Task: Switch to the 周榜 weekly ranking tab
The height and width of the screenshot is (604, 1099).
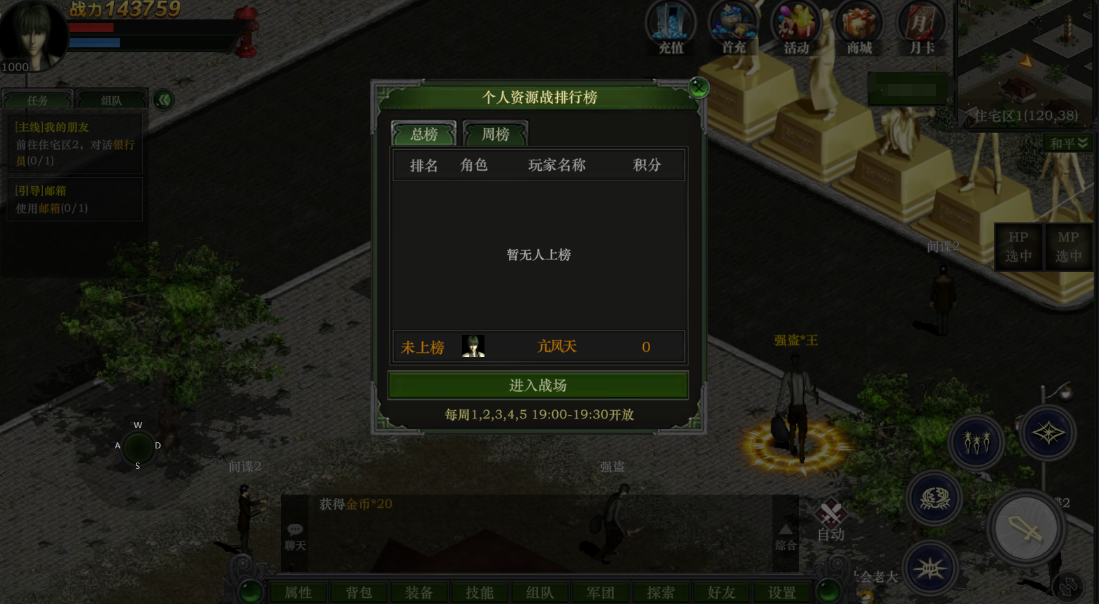Action: click(x=495, y=134)
